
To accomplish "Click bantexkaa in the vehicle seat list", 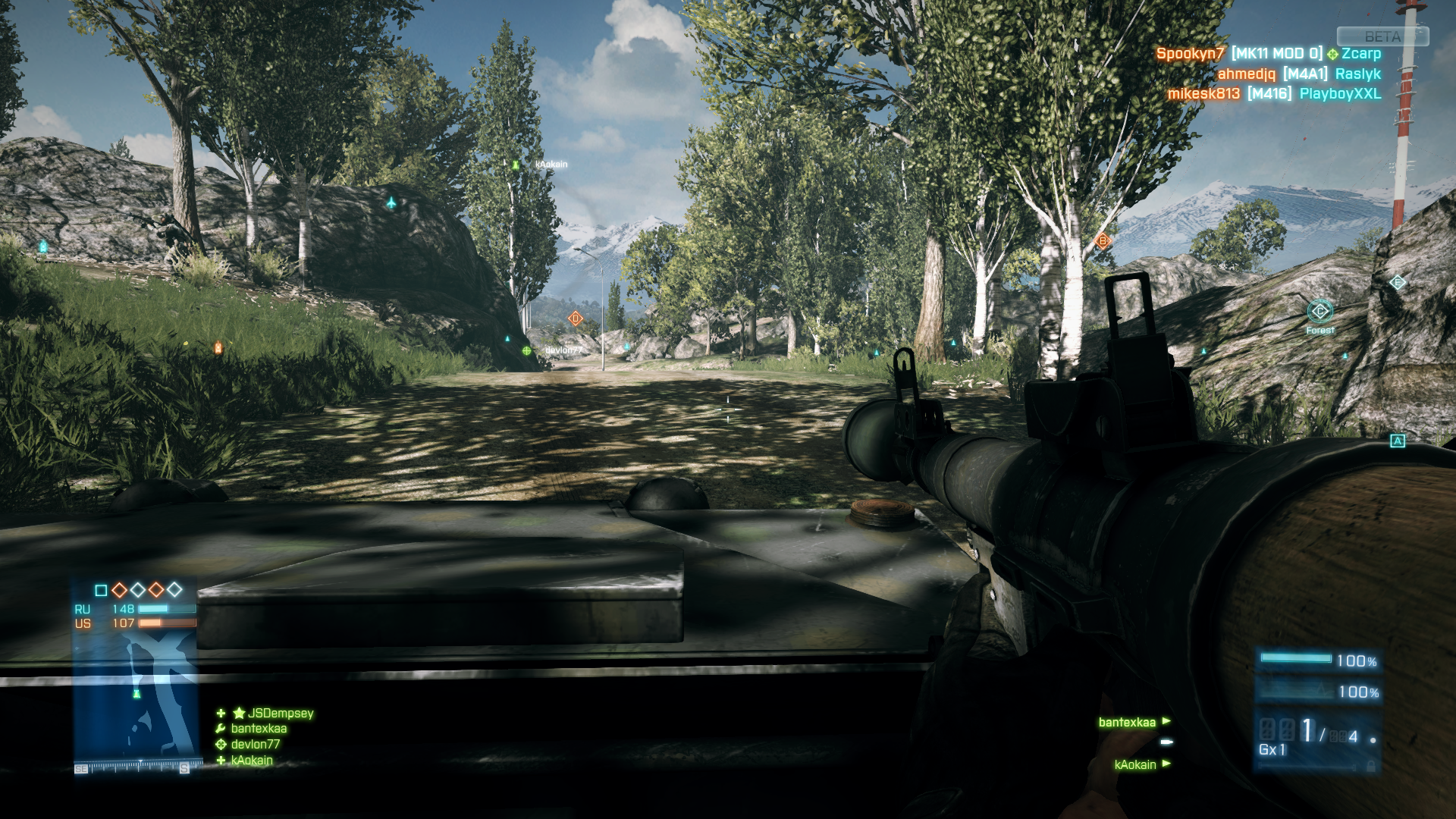I will point(1127,722).
